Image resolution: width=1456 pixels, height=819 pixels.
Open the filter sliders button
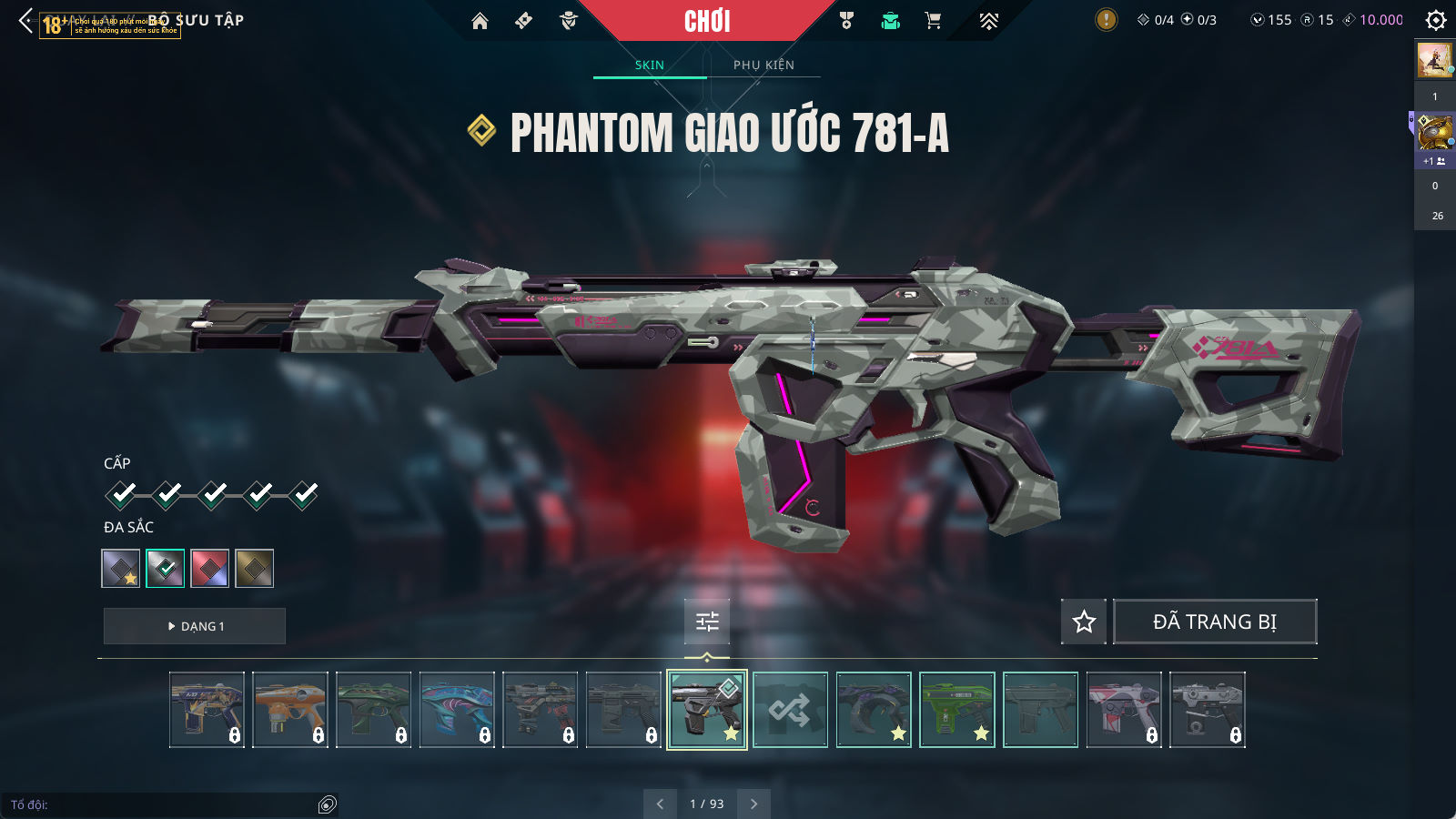pyautogui.click(x=707, y=622)
